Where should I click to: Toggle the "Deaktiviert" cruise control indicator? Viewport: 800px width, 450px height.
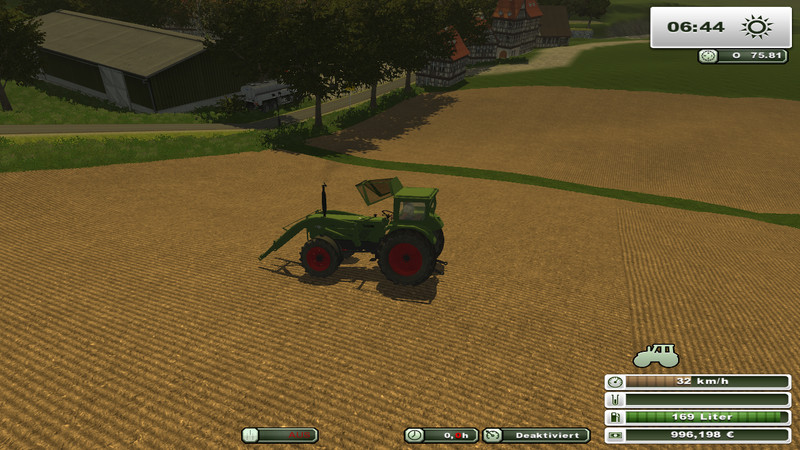coord(536,435)
